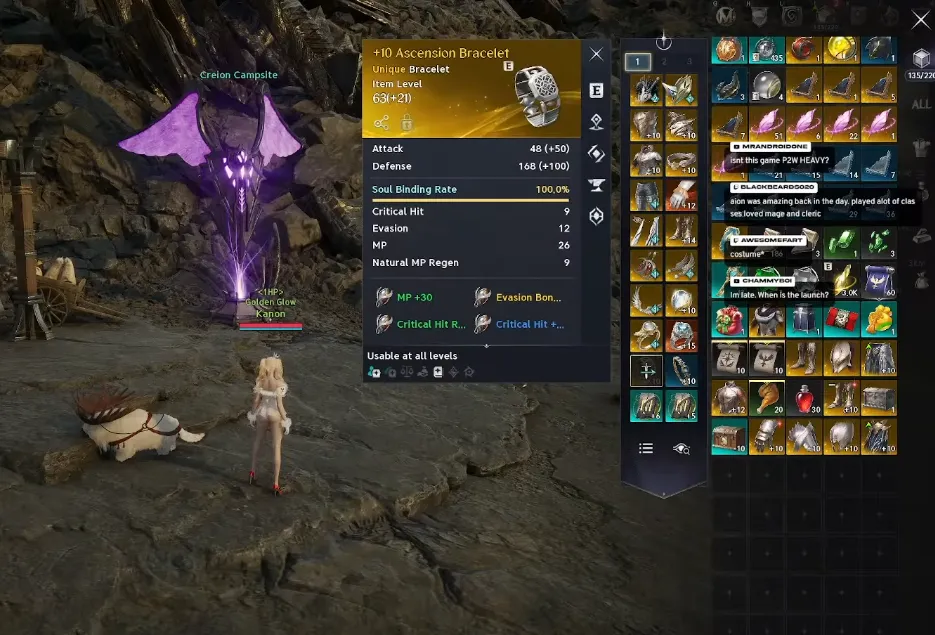The height and width of the screenshot is (635, 935).
Task: Select the red dynamite bundle item
Action: (840, 321)
